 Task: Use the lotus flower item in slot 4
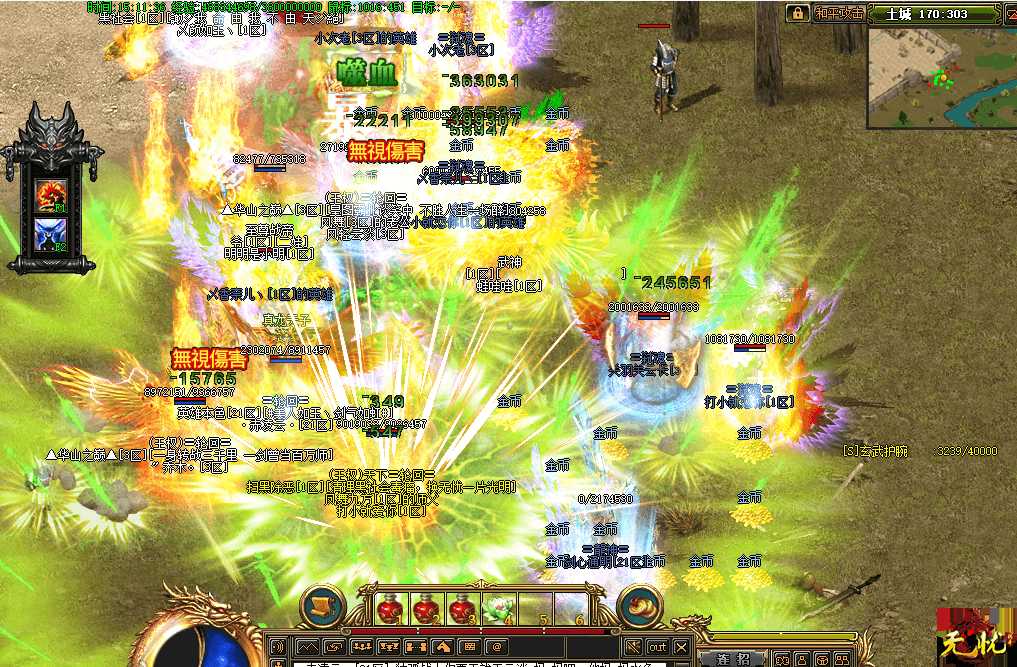[497, 607]
